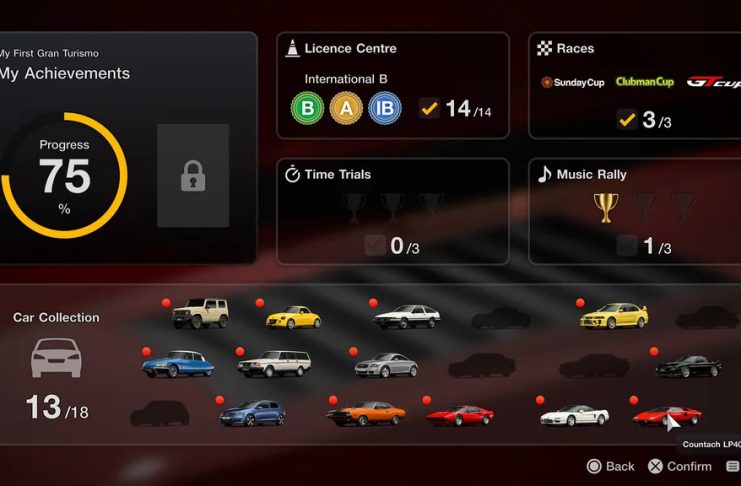Select the silver Audi coupe thumbnail
The image size is (741, 486).
point(386,365)
